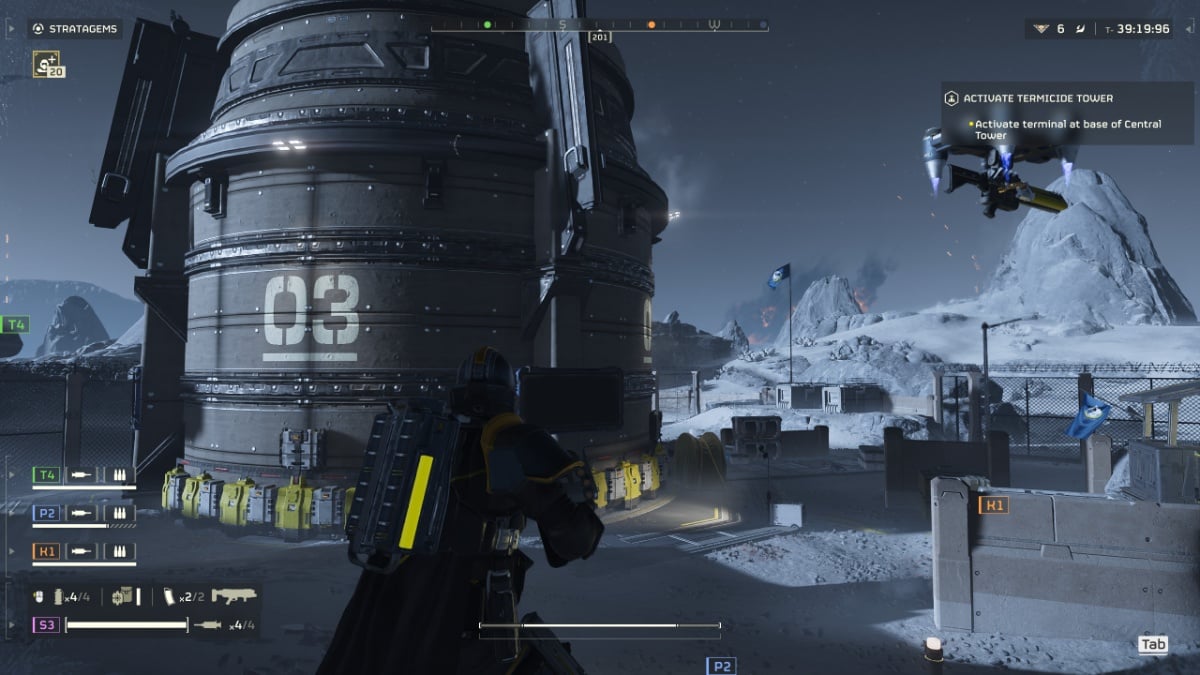Select the compass bar at the top
The height and width of the screenshot is (675, 1200).
[x=599, y=25]
